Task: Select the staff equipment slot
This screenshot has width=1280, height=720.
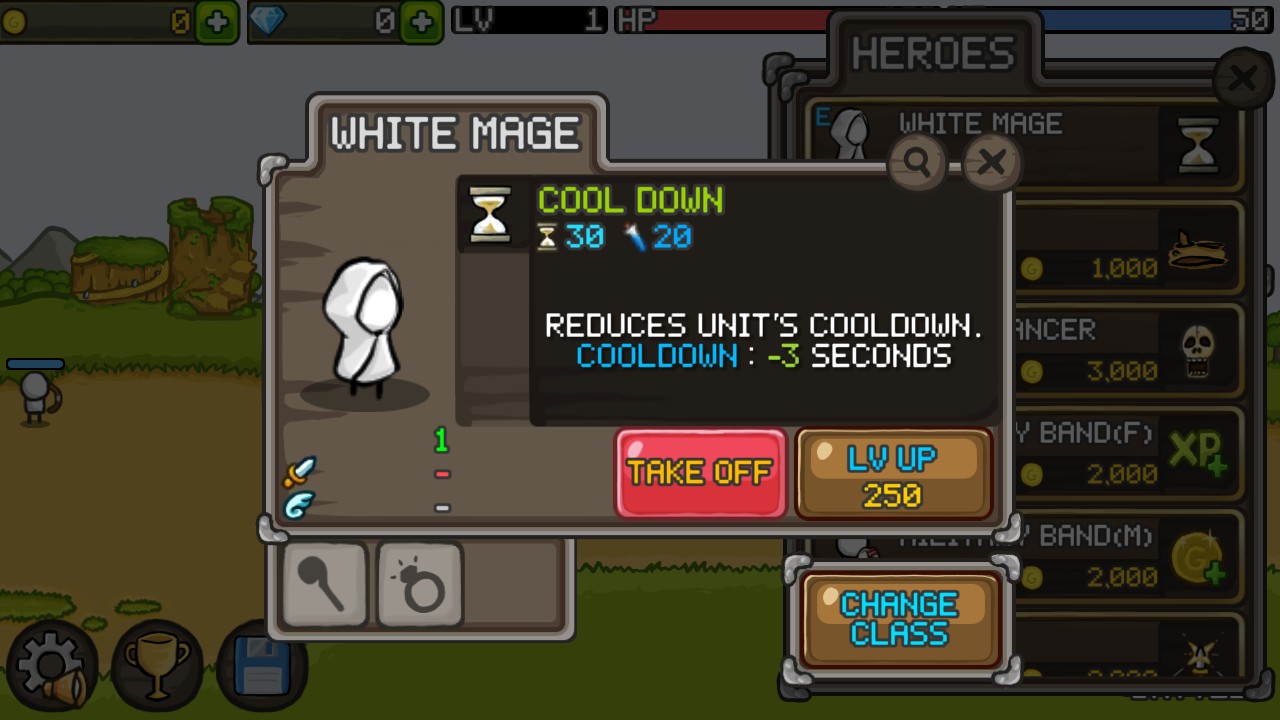Action: [325, 585]
